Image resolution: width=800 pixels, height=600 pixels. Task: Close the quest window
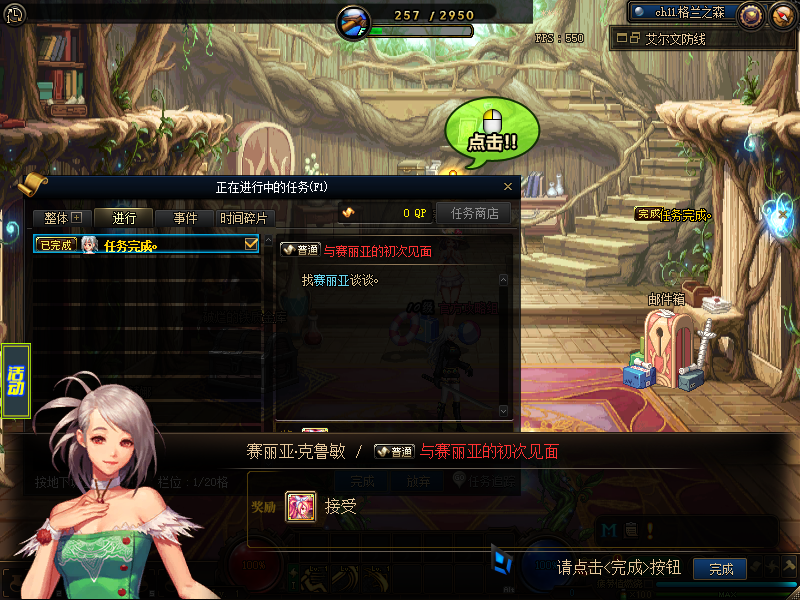click(508, 186)
